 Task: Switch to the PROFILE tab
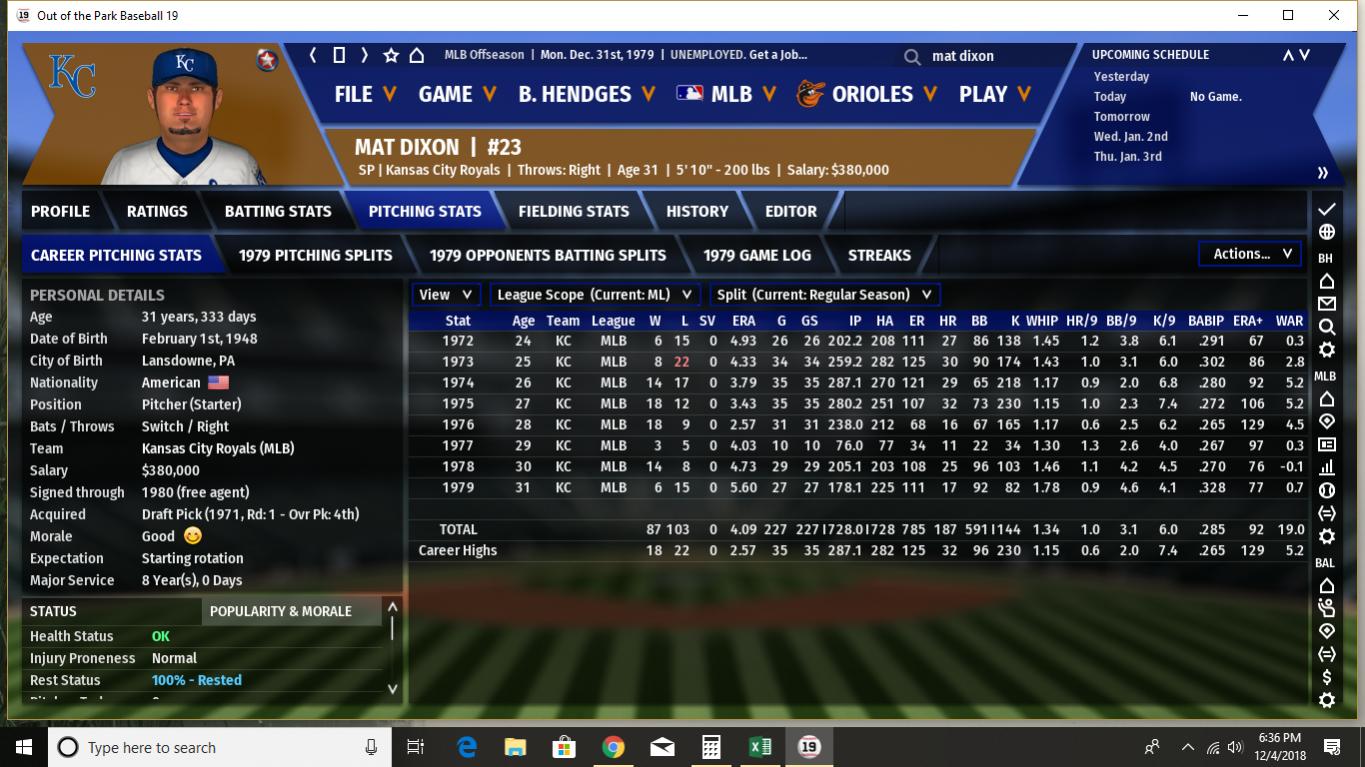click(x=60, y=211)
